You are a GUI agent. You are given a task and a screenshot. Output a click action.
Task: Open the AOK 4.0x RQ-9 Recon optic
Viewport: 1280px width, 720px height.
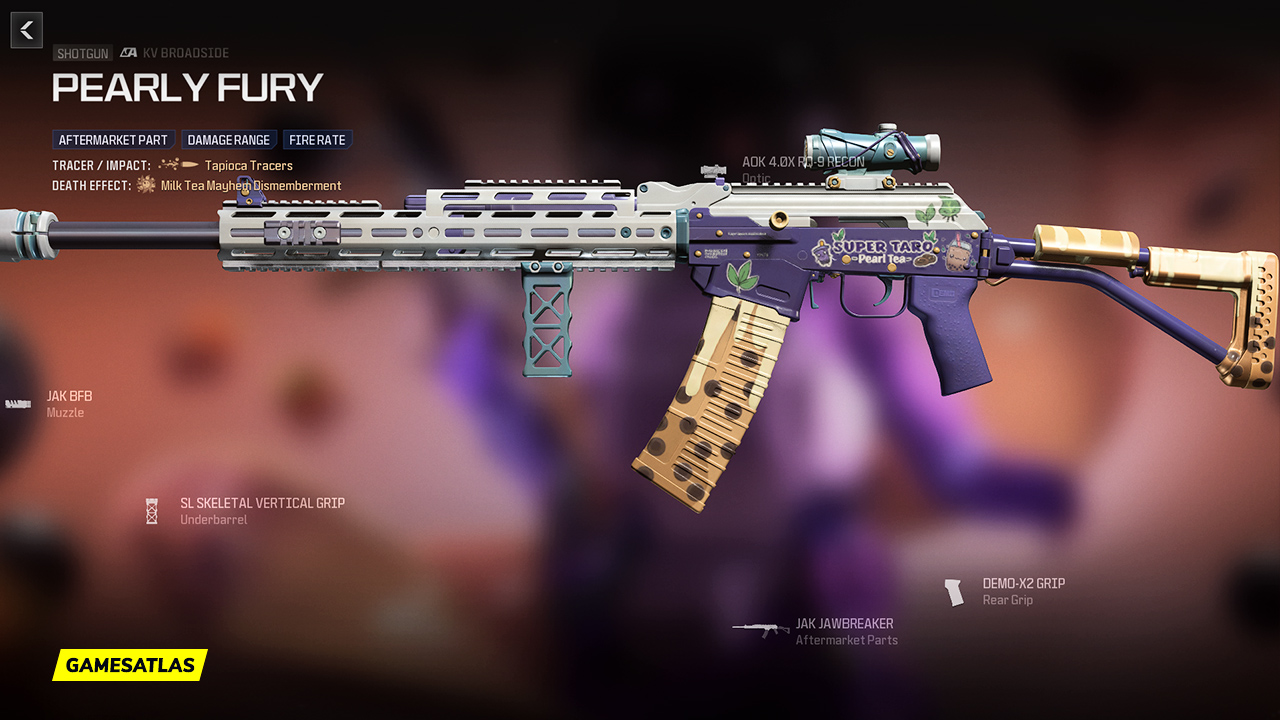coord(802,168)
